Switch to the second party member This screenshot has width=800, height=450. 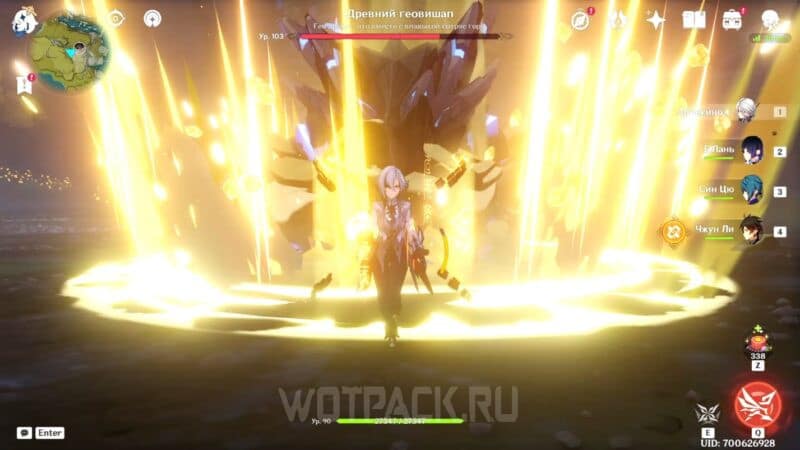751,150
